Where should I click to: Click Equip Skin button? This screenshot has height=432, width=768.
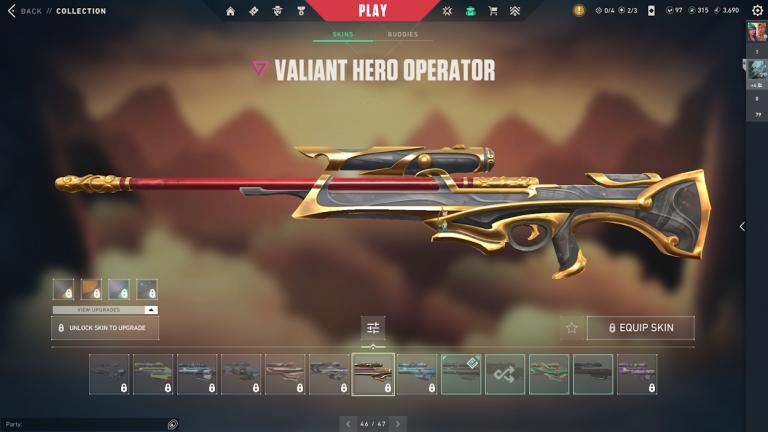point(640,328)
